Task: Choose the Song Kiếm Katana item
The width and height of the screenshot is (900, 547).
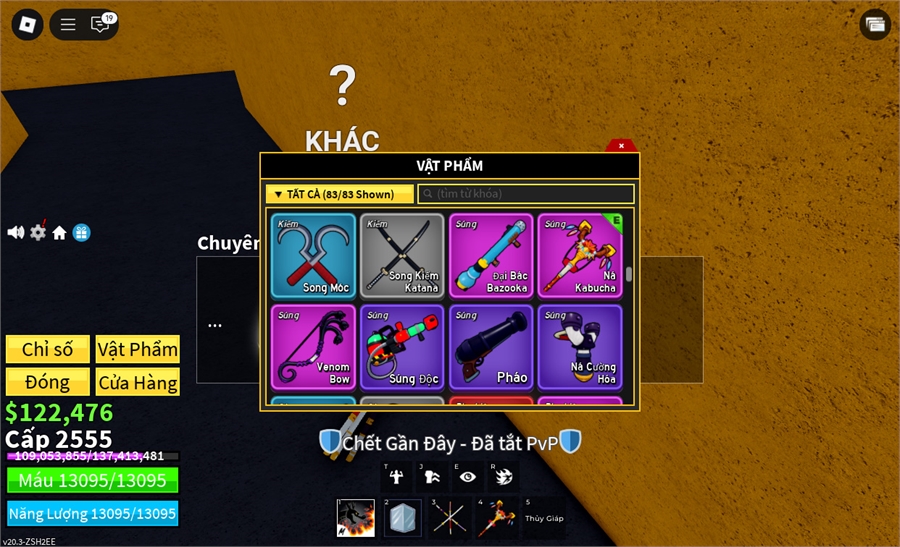Action: pos(402,256)
